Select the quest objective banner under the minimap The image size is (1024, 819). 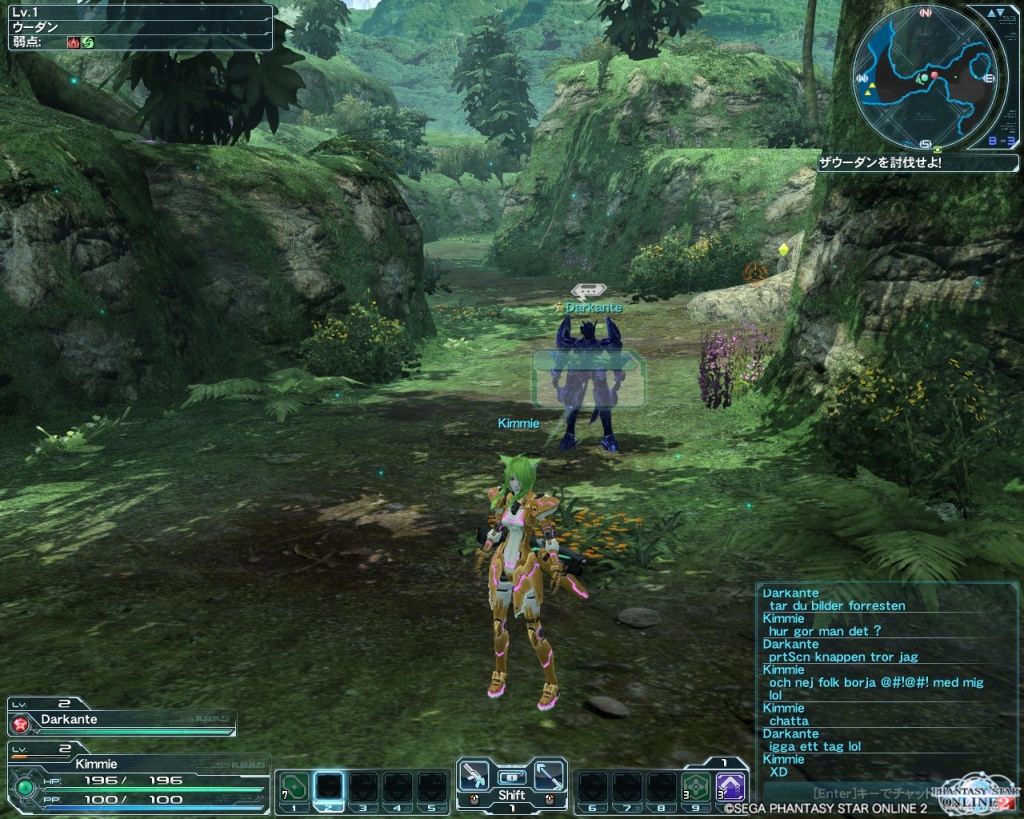pyautogui.click(x=918, y=162)
